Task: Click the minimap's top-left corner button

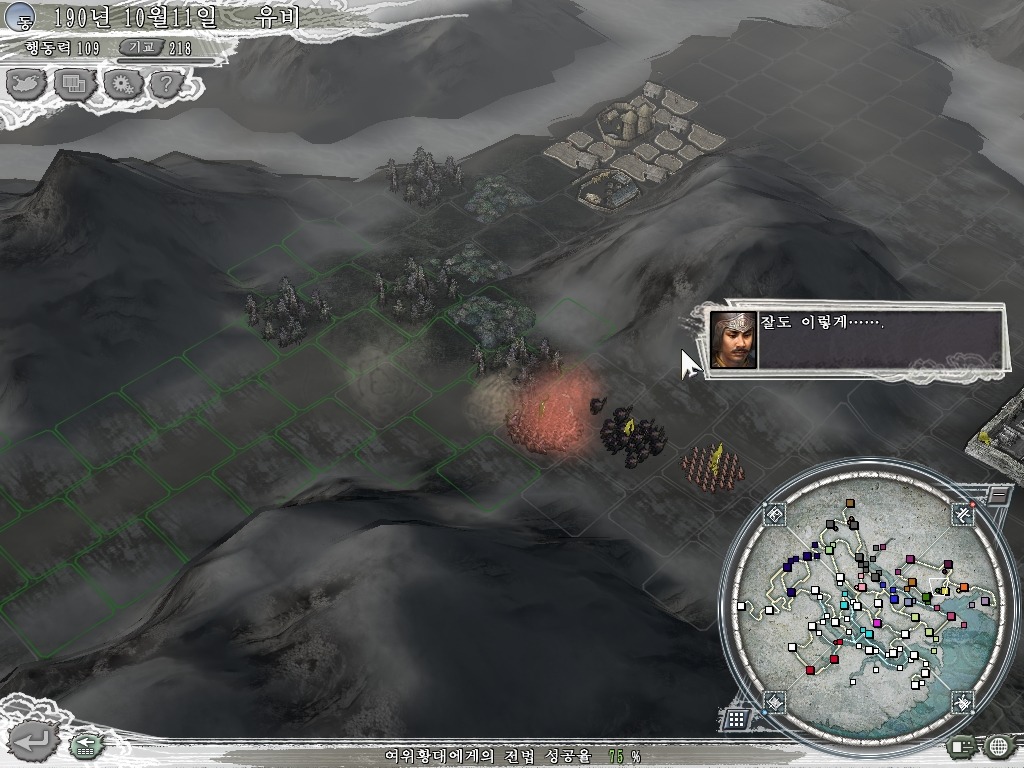Action: pyautogui.click(x=775, y=514)
